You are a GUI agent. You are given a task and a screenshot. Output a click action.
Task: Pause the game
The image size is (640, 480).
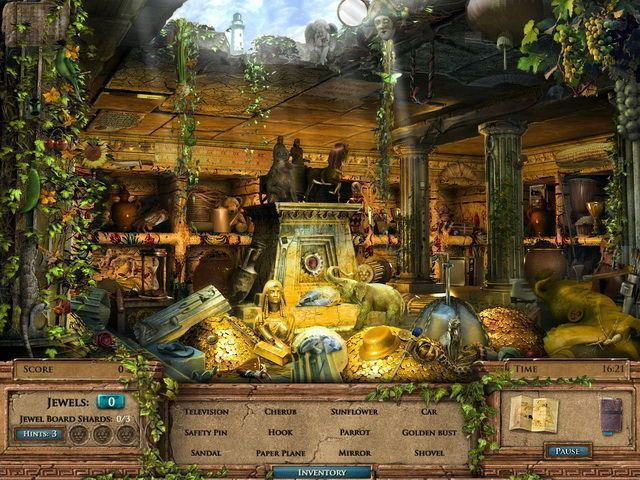pyautogui.click(x=567, y=451)
